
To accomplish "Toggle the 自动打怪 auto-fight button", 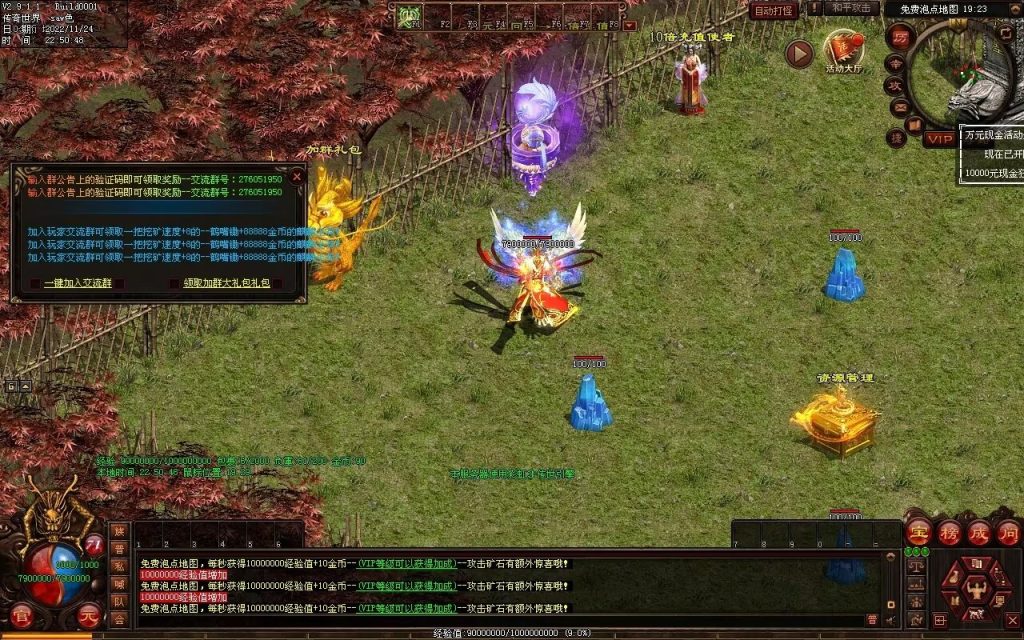I will [x=774, y=10].
